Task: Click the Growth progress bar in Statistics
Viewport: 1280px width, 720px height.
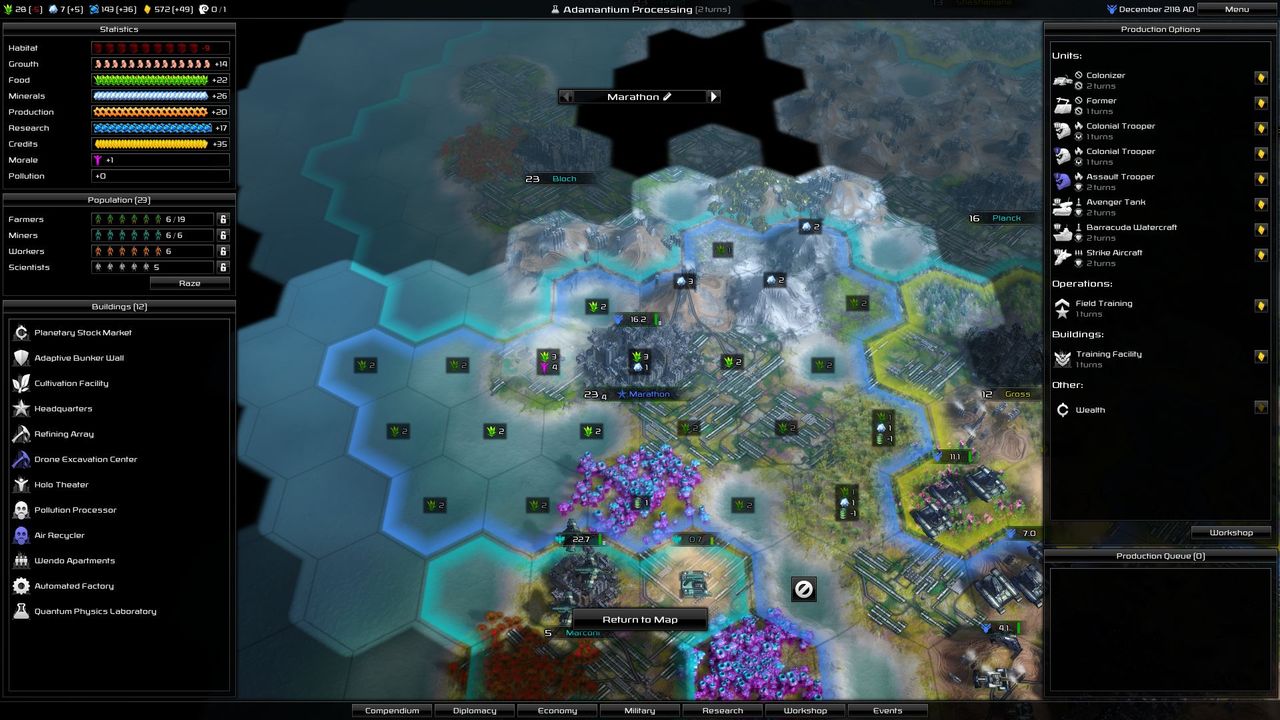Action: (160, 64)
